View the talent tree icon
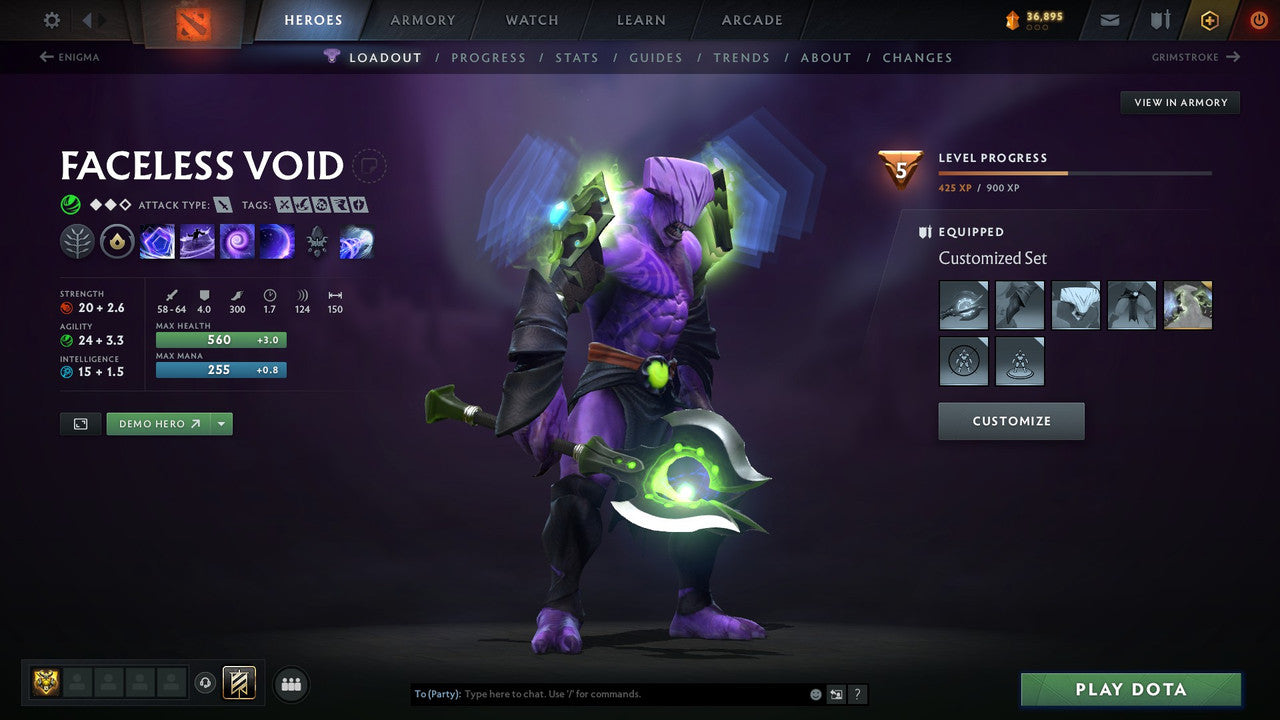This screenshot has width=1280, height=720. coord(77,240)
